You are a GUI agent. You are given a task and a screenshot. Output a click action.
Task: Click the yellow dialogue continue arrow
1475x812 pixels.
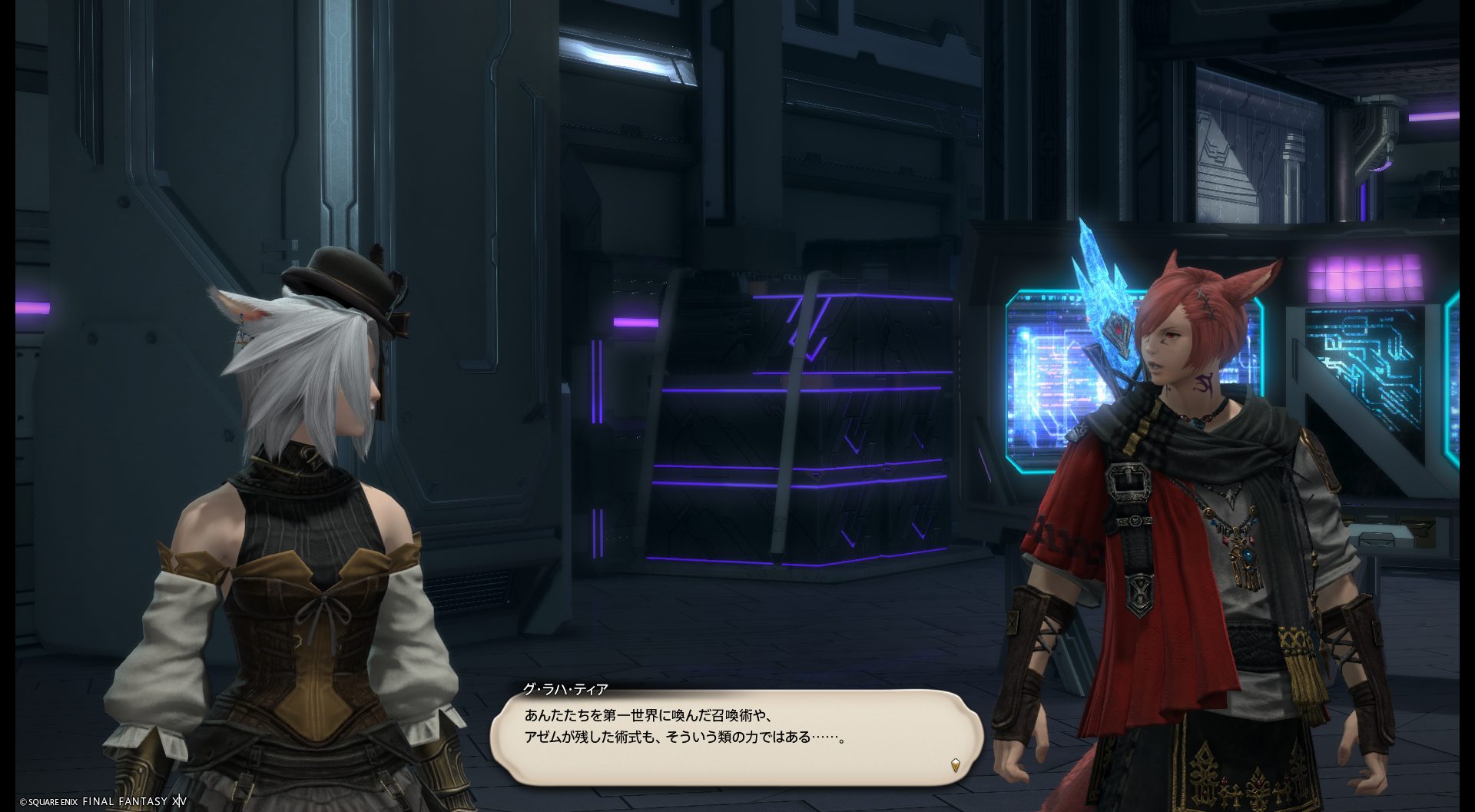point(955,764)
